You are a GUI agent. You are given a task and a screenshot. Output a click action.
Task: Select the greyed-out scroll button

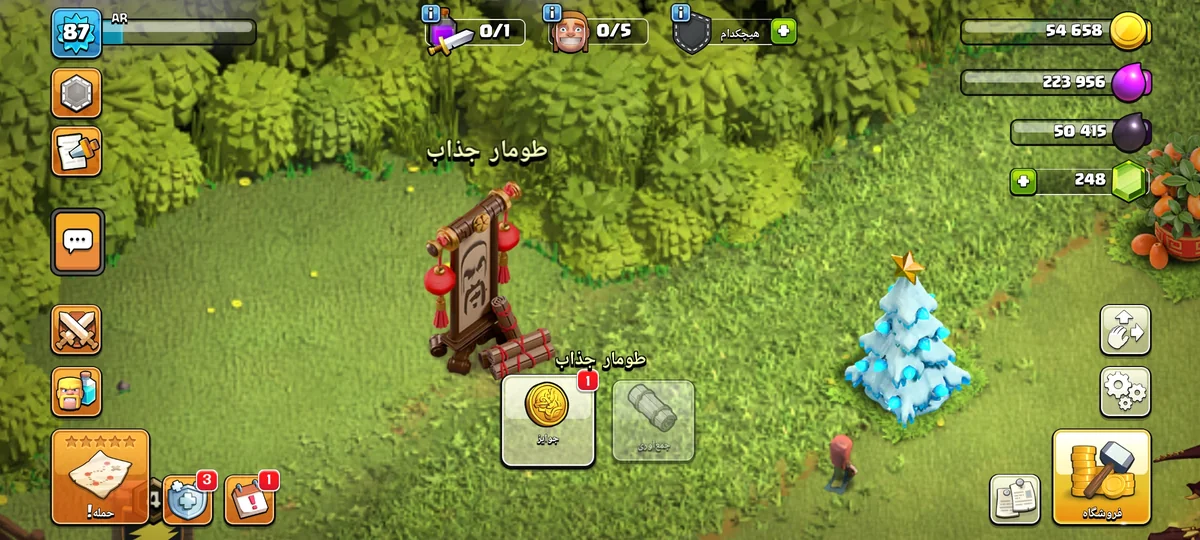pos(653,420)
